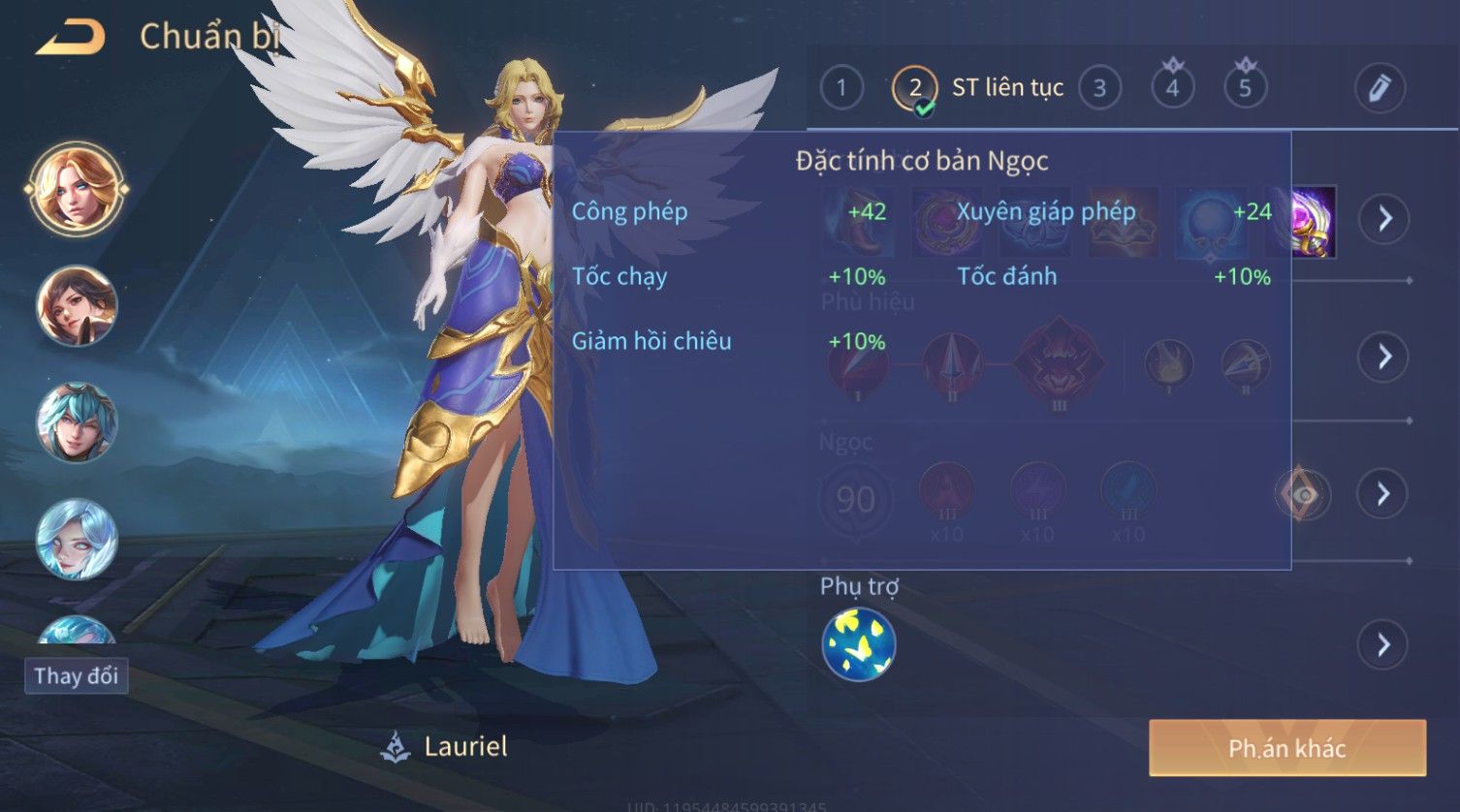Go back using the return arrow
This screenshot has width=1460, height=812.
(x=71, y=38)
